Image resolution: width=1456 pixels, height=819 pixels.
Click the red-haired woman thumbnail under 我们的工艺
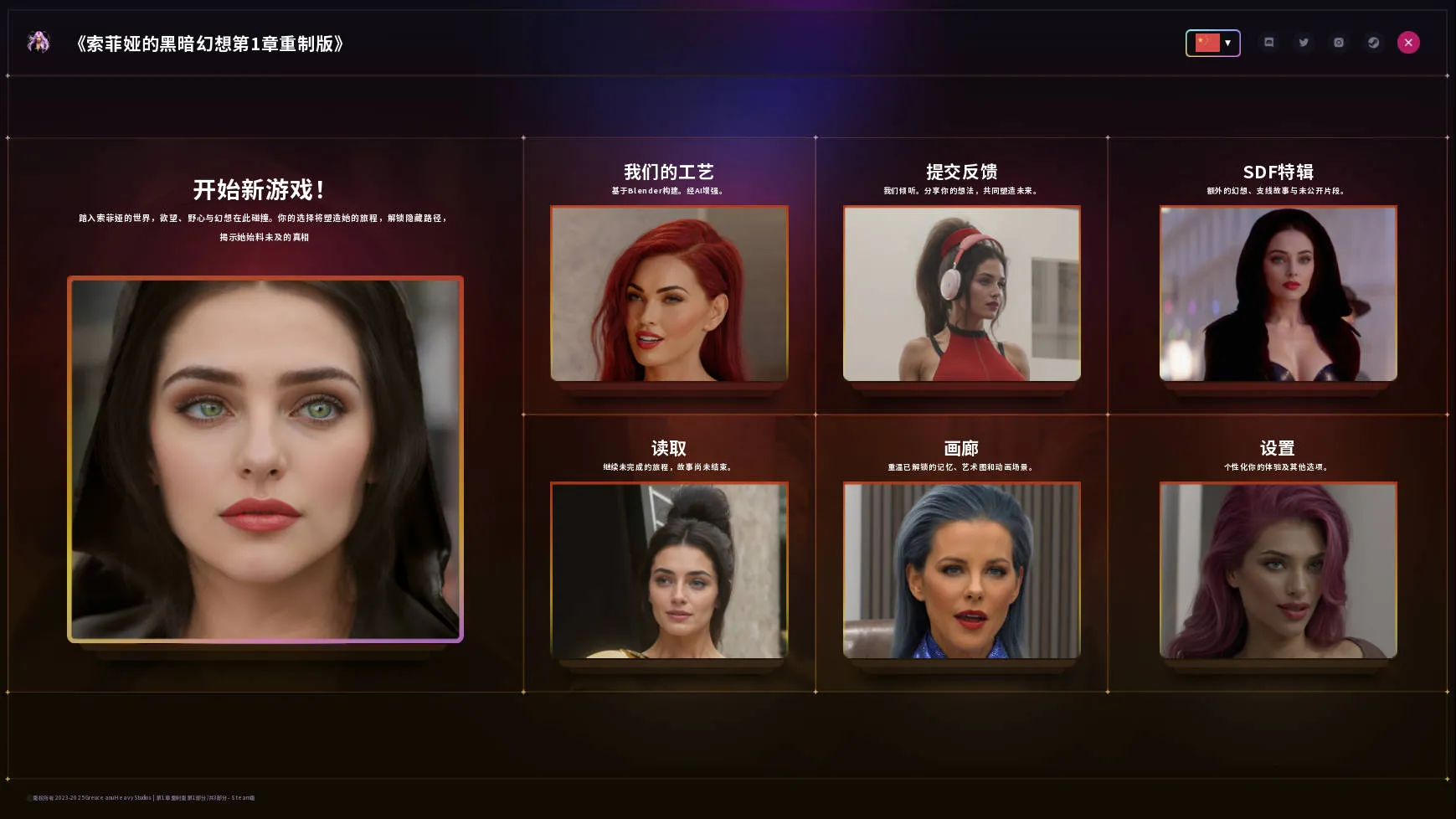pos(668,294)
